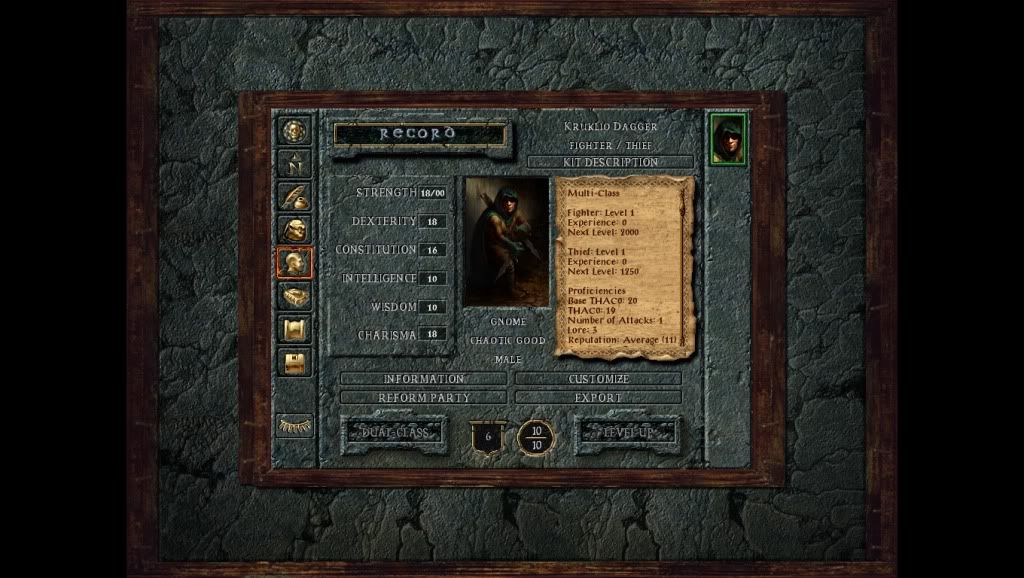Image resolution: width=1024 pixels, height=578 pixels.
Task: Click the Information button
Action: pyautogui.click(x=424, y=379)
